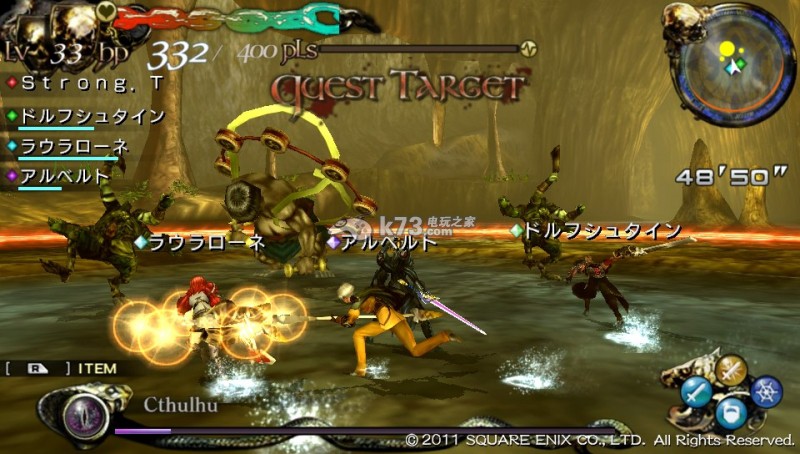Activate the blue sword attack icon
Viewport: 800px width, 454px height.
click(x=696, y=391)
